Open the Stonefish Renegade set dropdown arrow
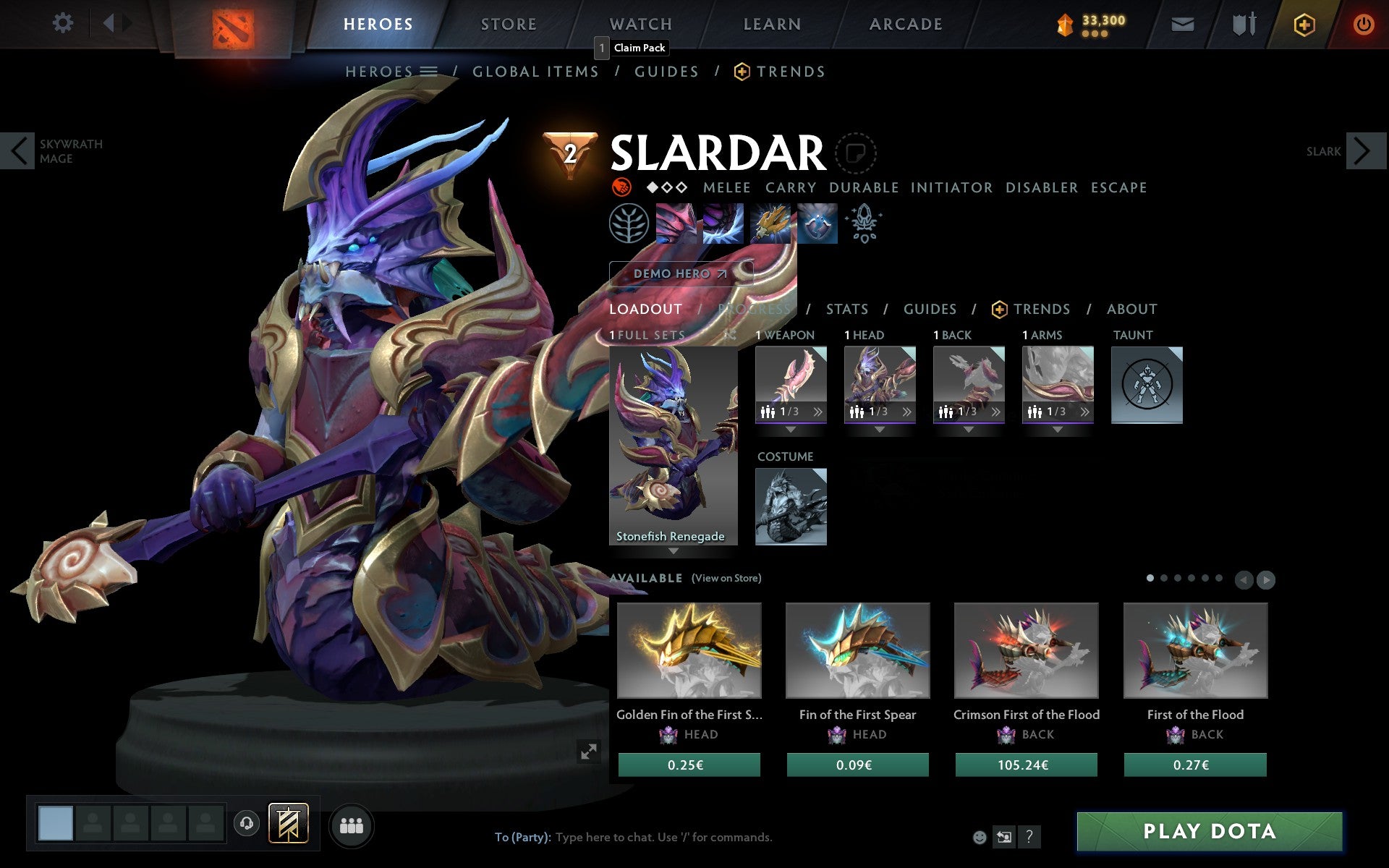The width and height of the screenshot is (1389, 868). pos(673,551)
